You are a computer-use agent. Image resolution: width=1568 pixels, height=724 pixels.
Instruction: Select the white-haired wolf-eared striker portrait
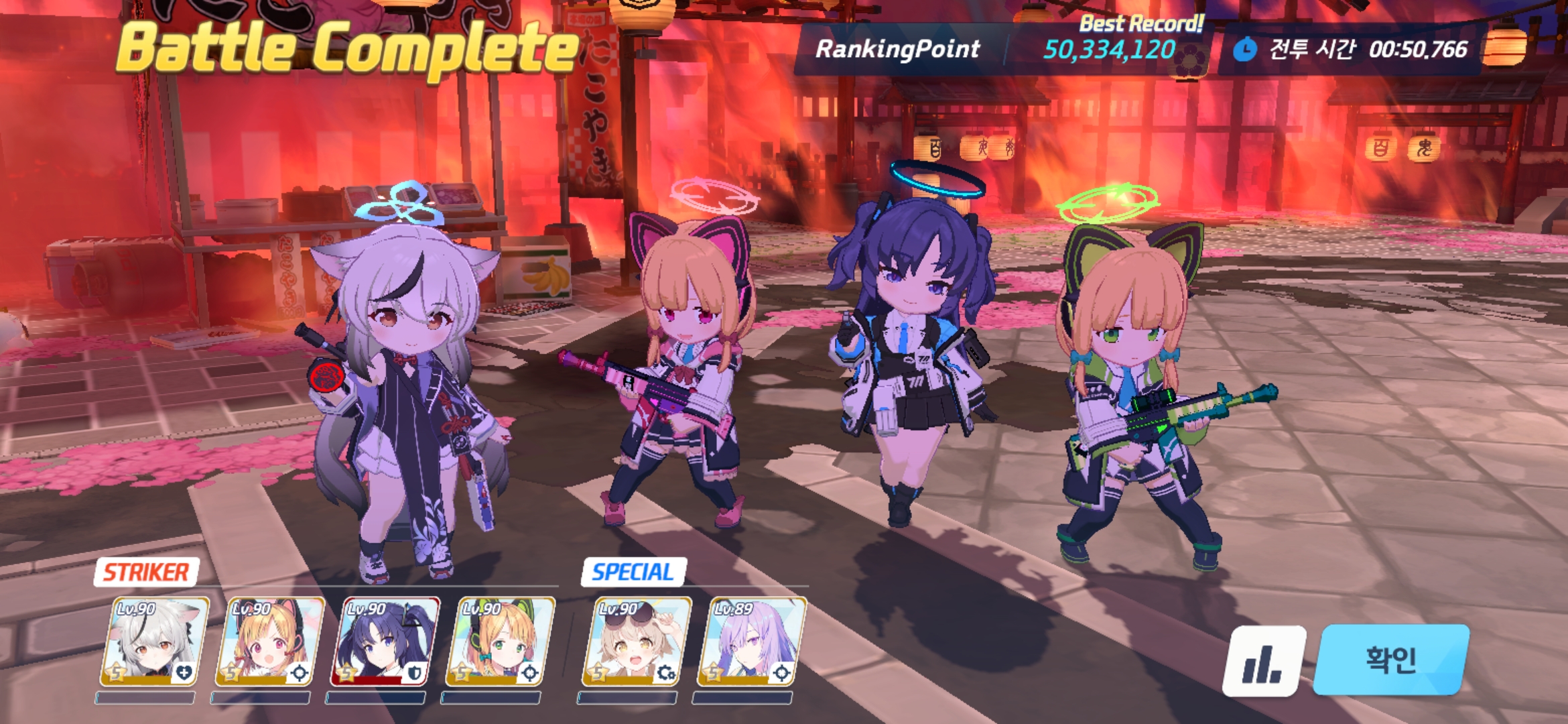[x=154, y=642]
